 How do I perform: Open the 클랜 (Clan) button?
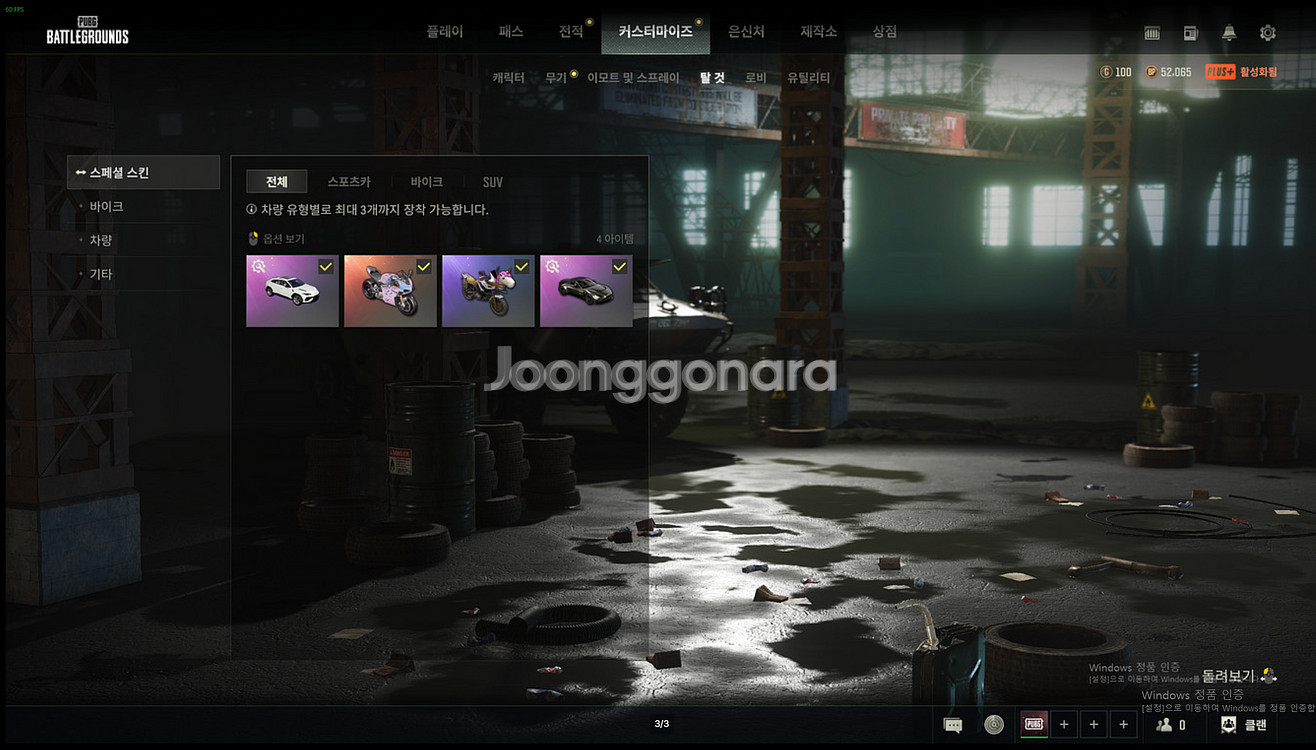coord(1244,725)
